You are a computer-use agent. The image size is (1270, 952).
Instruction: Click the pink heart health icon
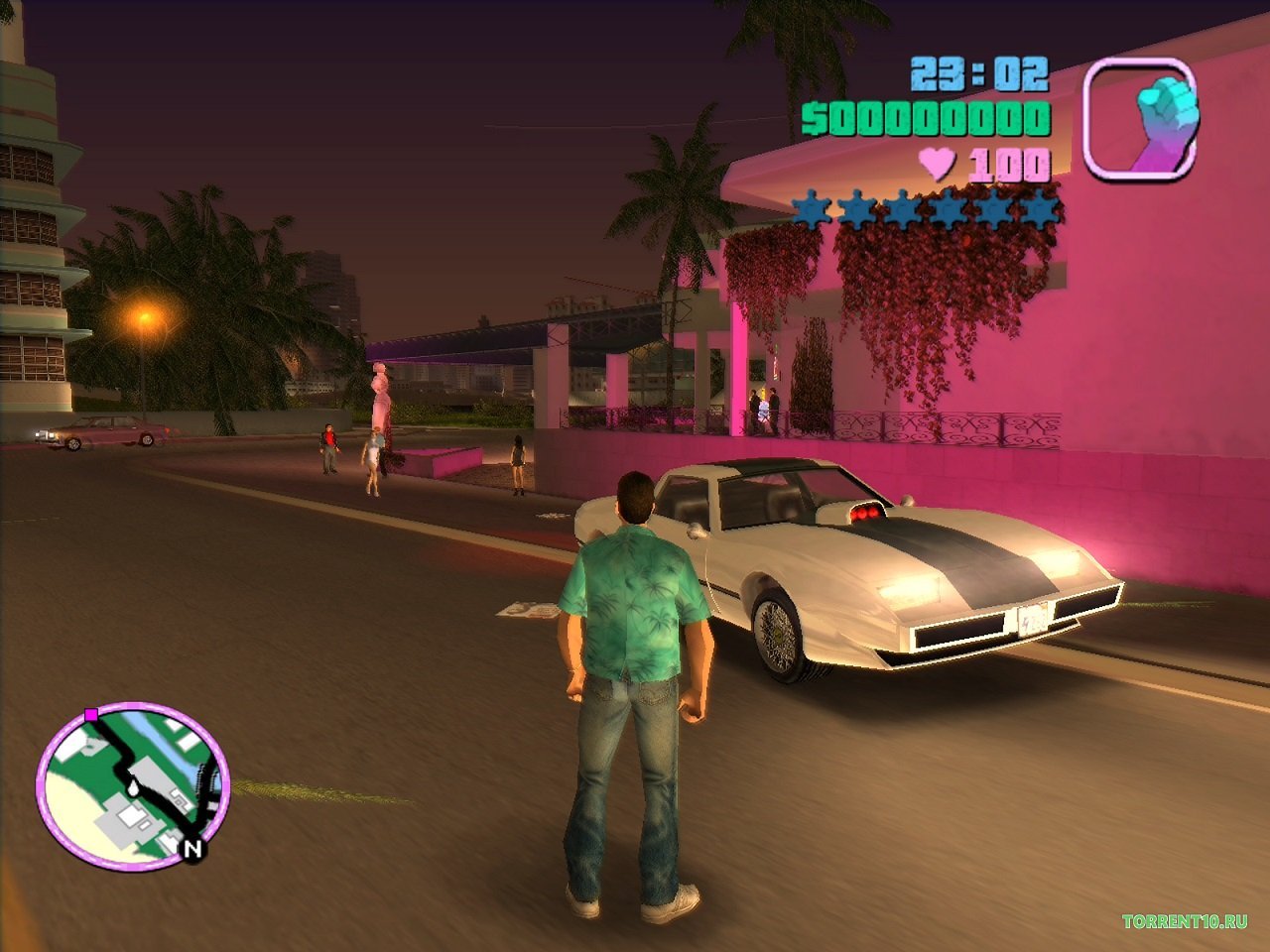coord(937,162)
